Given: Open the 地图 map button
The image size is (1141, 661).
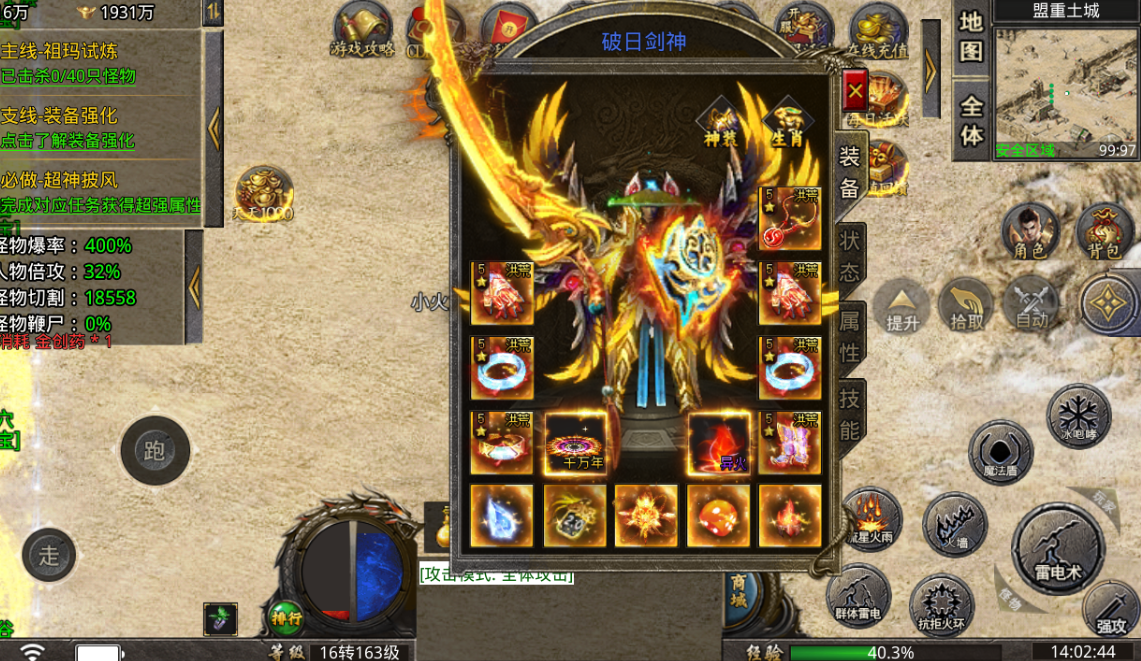Looking at the screenshot, I should pos(971,37).
